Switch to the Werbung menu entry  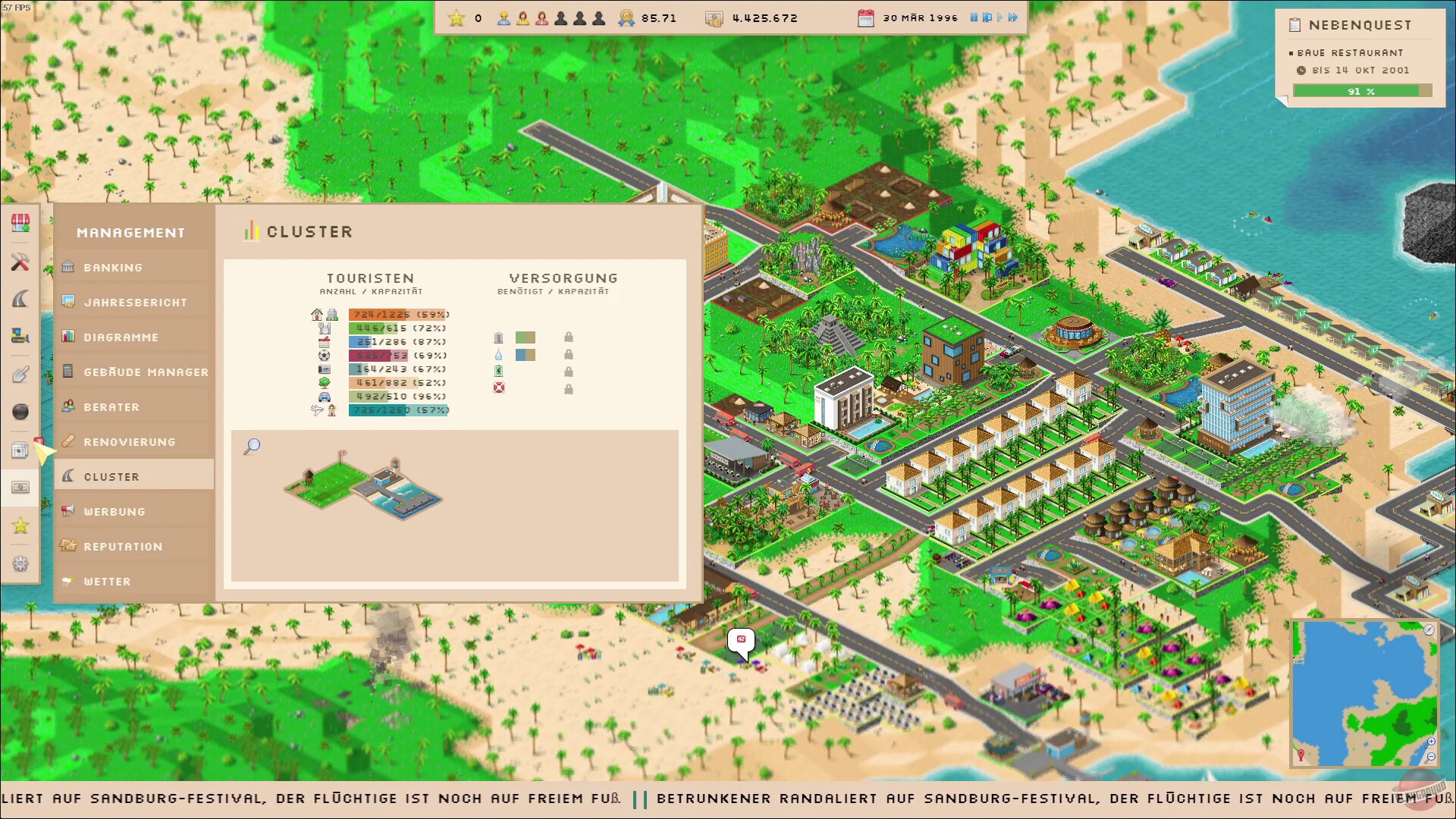(113, 511)
